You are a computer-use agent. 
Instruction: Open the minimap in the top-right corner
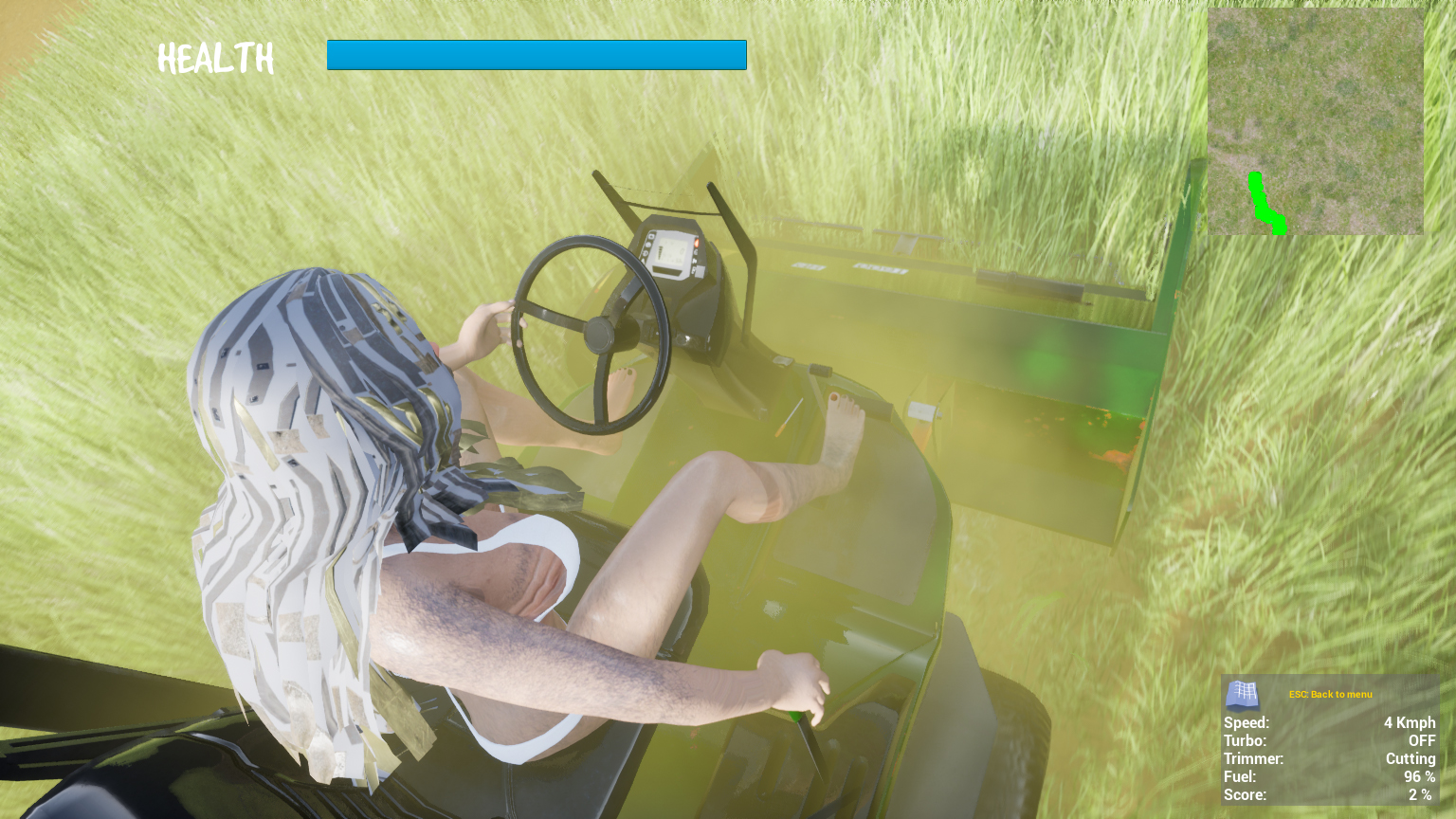point(1316,121)
